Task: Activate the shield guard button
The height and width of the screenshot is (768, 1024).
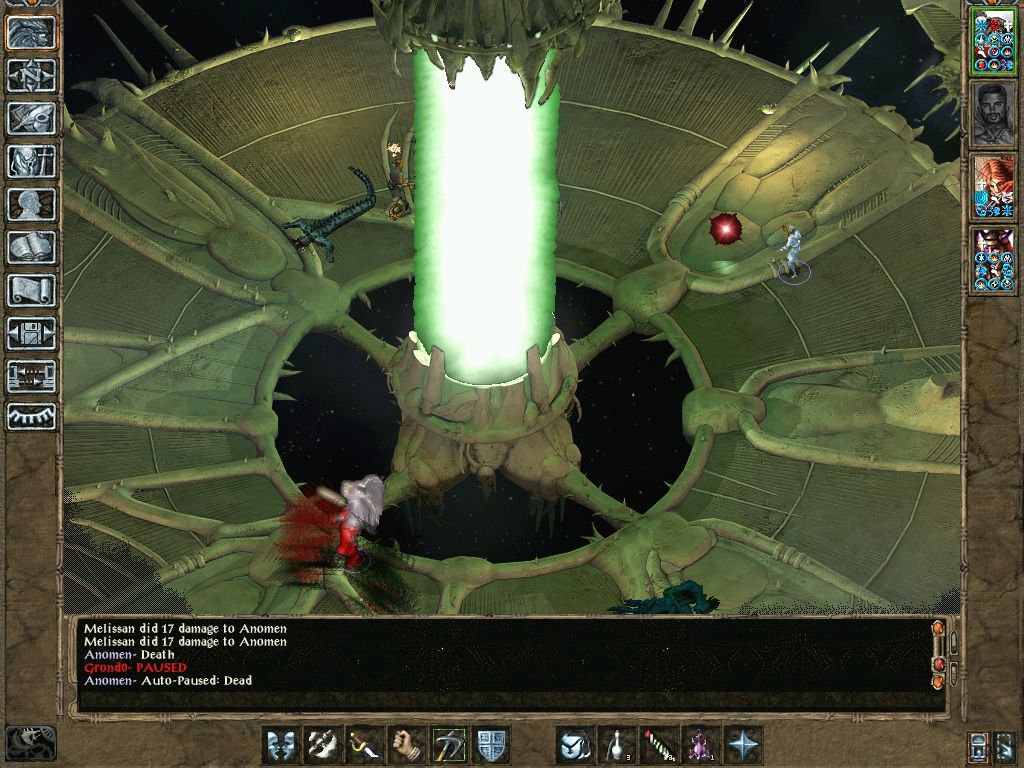Action: 491,745
